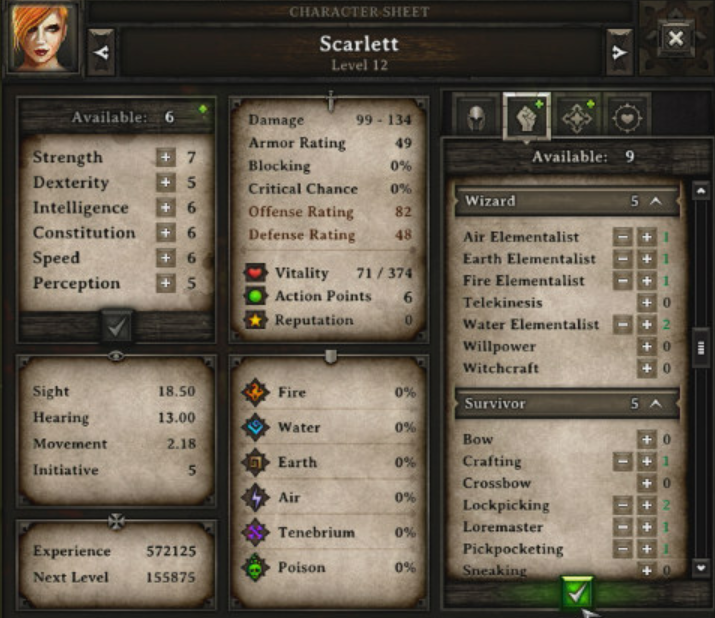This screenshot has height=618, width=715.
Task: Raise Intelligence by one point
Action: click(x=165, y=208)
